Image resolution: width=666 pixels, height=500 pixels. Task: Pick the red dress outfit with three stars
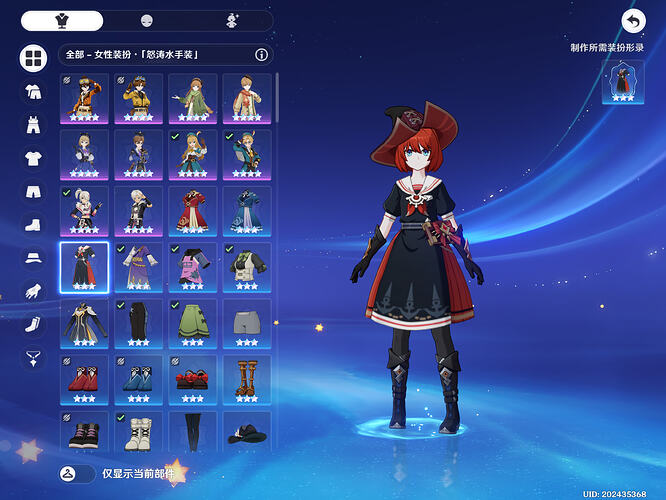(192, 210)
